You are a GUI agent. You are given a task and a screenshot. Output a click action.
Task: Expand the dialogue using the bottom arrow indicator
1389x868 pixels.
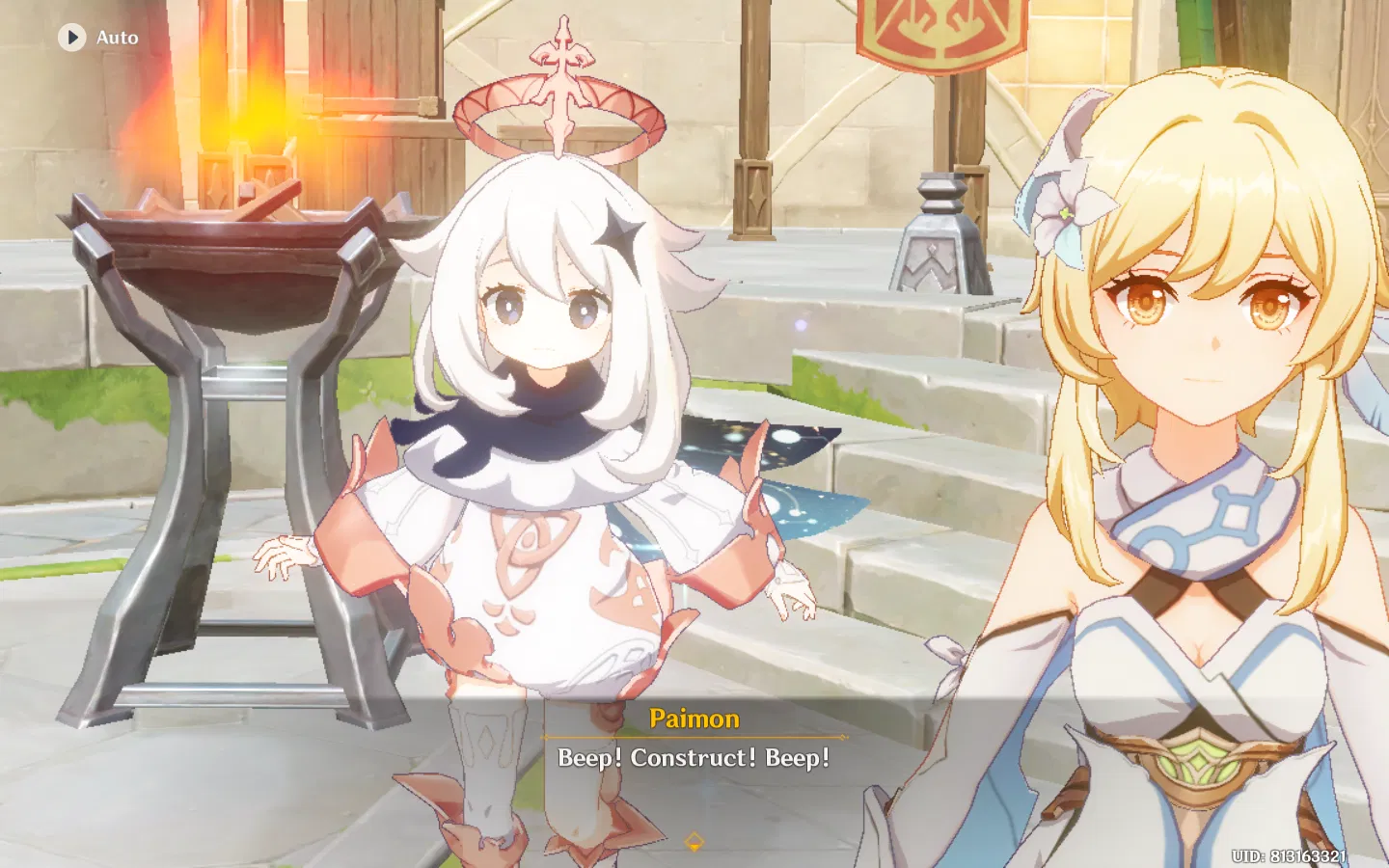[694, 839]
